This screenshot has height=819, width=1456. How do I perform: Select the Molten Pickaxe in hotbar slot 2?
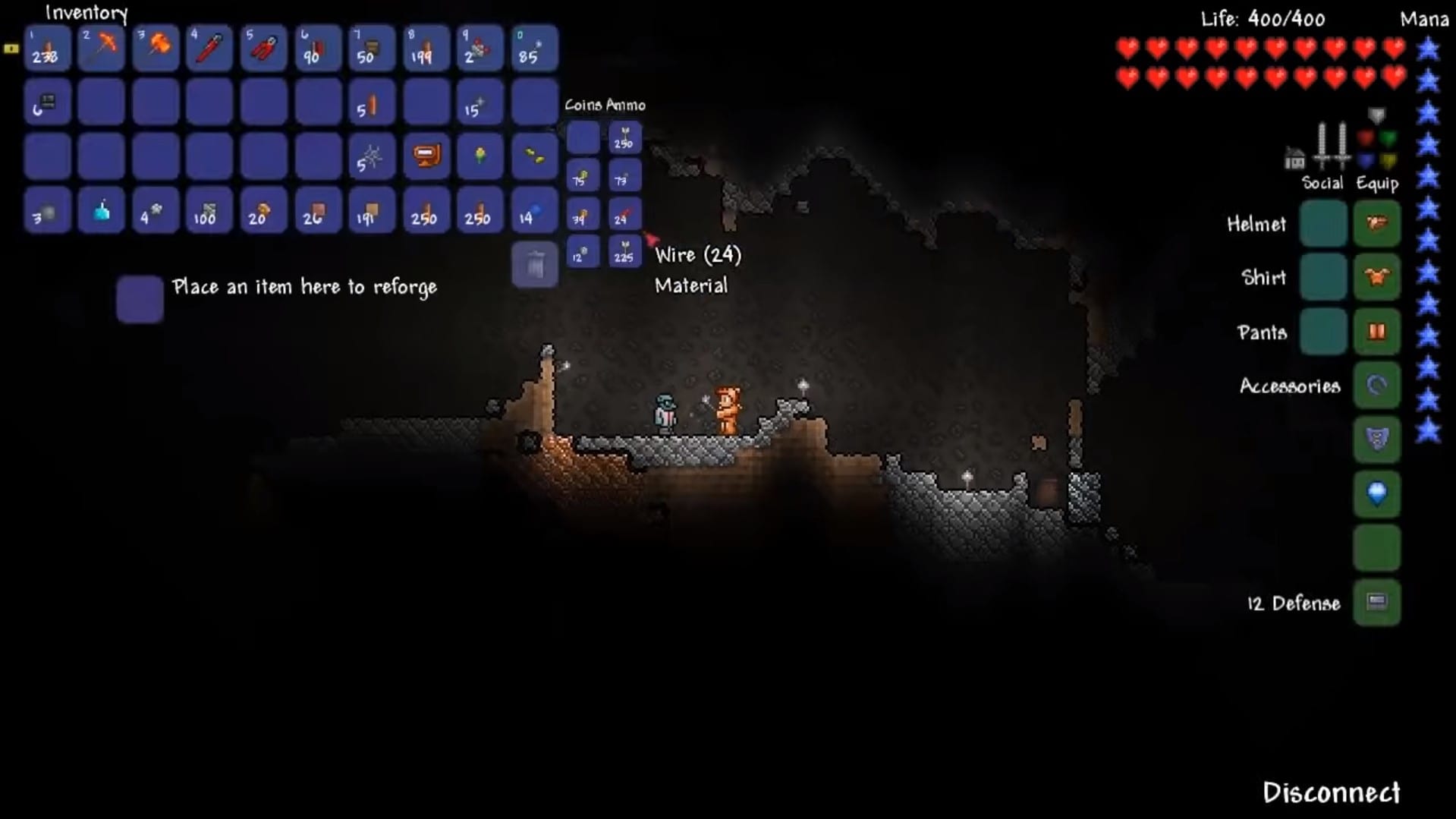[101, 48]
